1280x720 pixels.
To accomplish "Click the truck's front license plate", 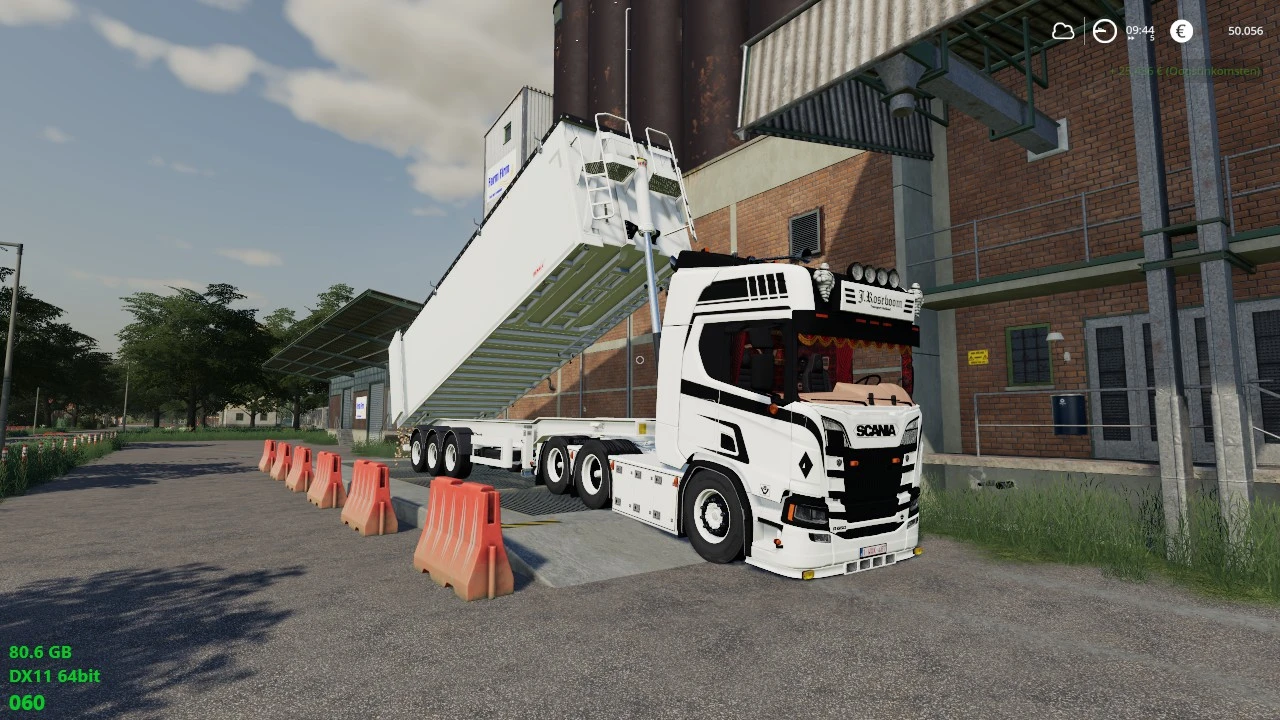I will tap(871, 549).
